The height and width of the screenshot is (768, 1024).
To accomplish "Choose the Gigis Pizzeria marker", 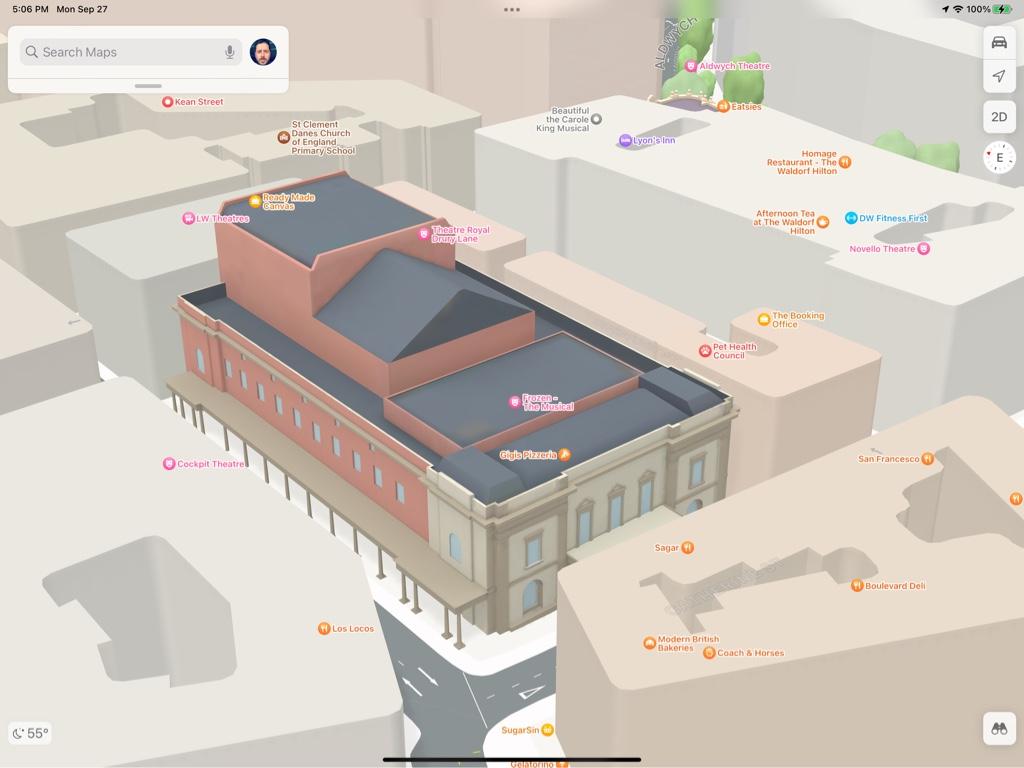I will pos(564,455).
